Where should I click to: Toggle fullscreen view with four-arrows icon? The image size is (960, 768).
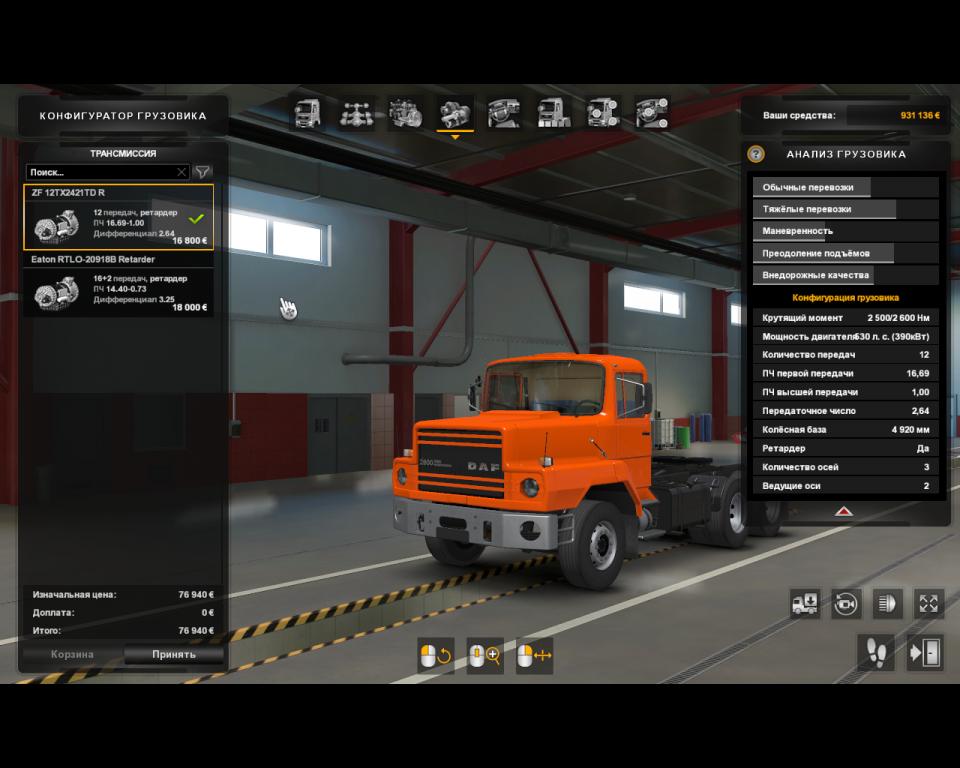point(929,603)
